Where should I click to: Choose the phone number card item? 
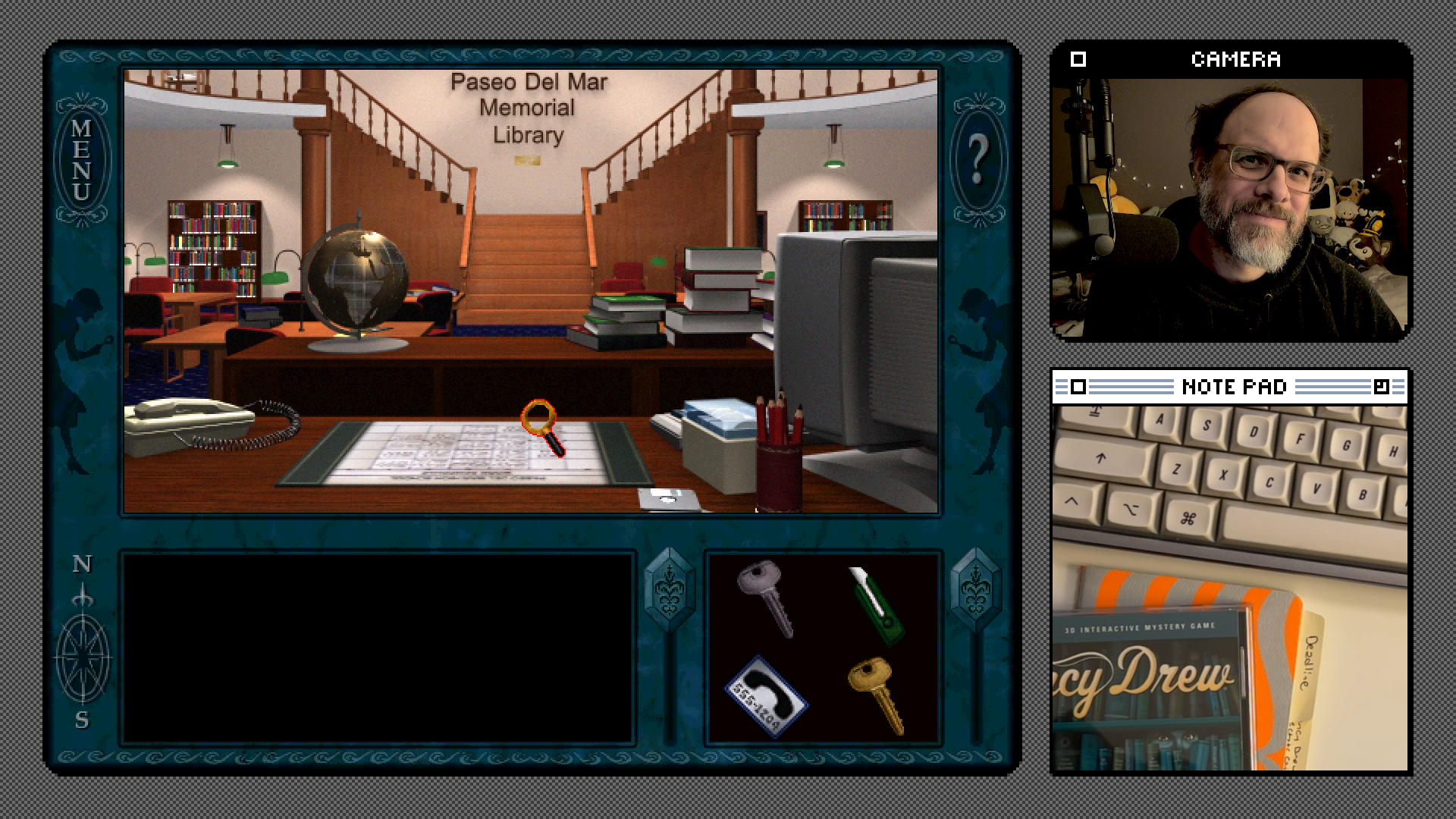pyautogui.click(x=766, y=695)
